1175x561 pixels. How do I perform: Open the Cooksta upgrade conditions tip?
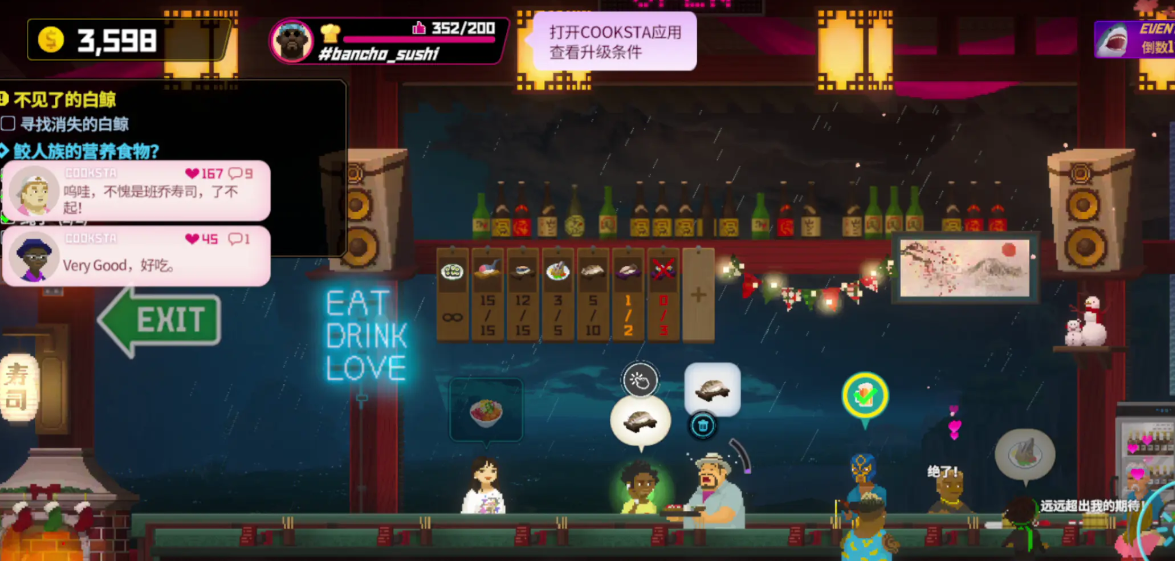click(614, 42)
